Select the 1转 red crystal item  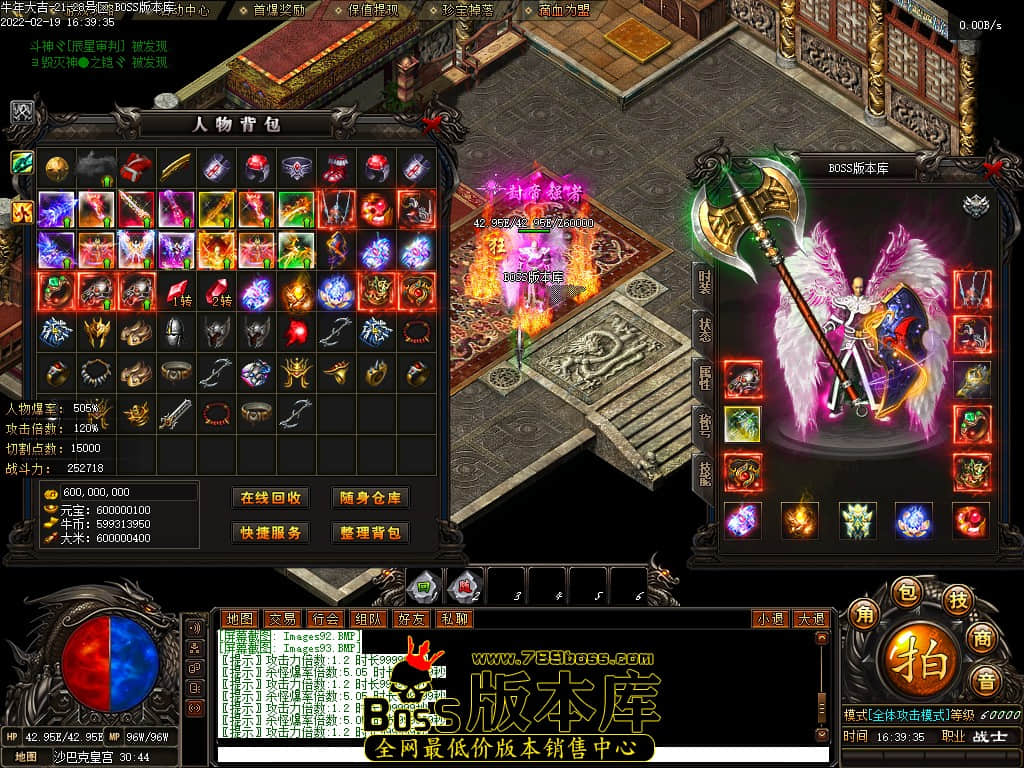[177, 292]
